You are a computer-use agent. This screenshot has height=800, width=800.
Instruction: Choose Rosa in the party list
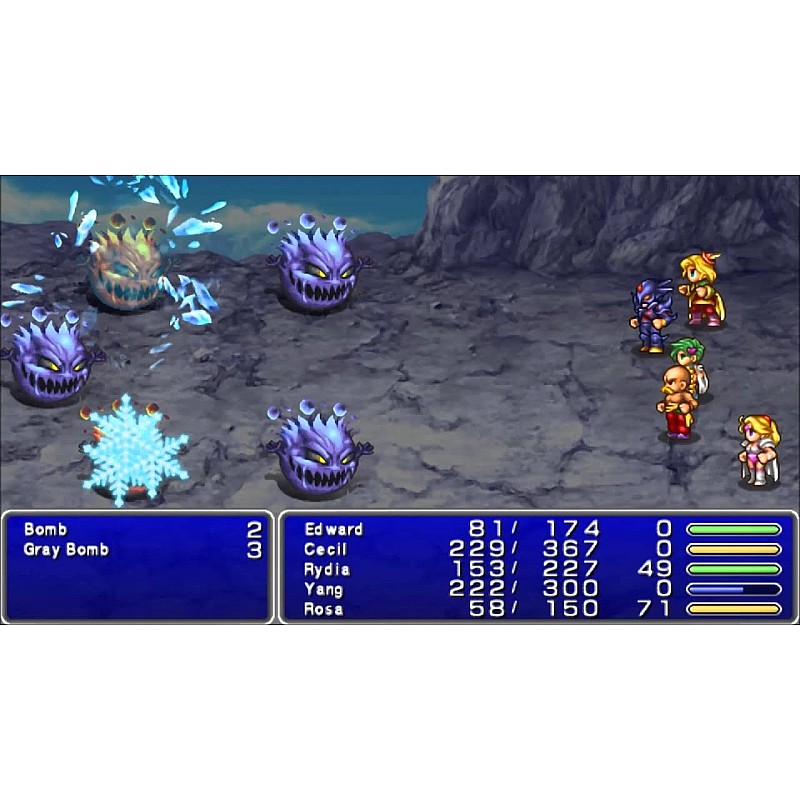[323, 609]
